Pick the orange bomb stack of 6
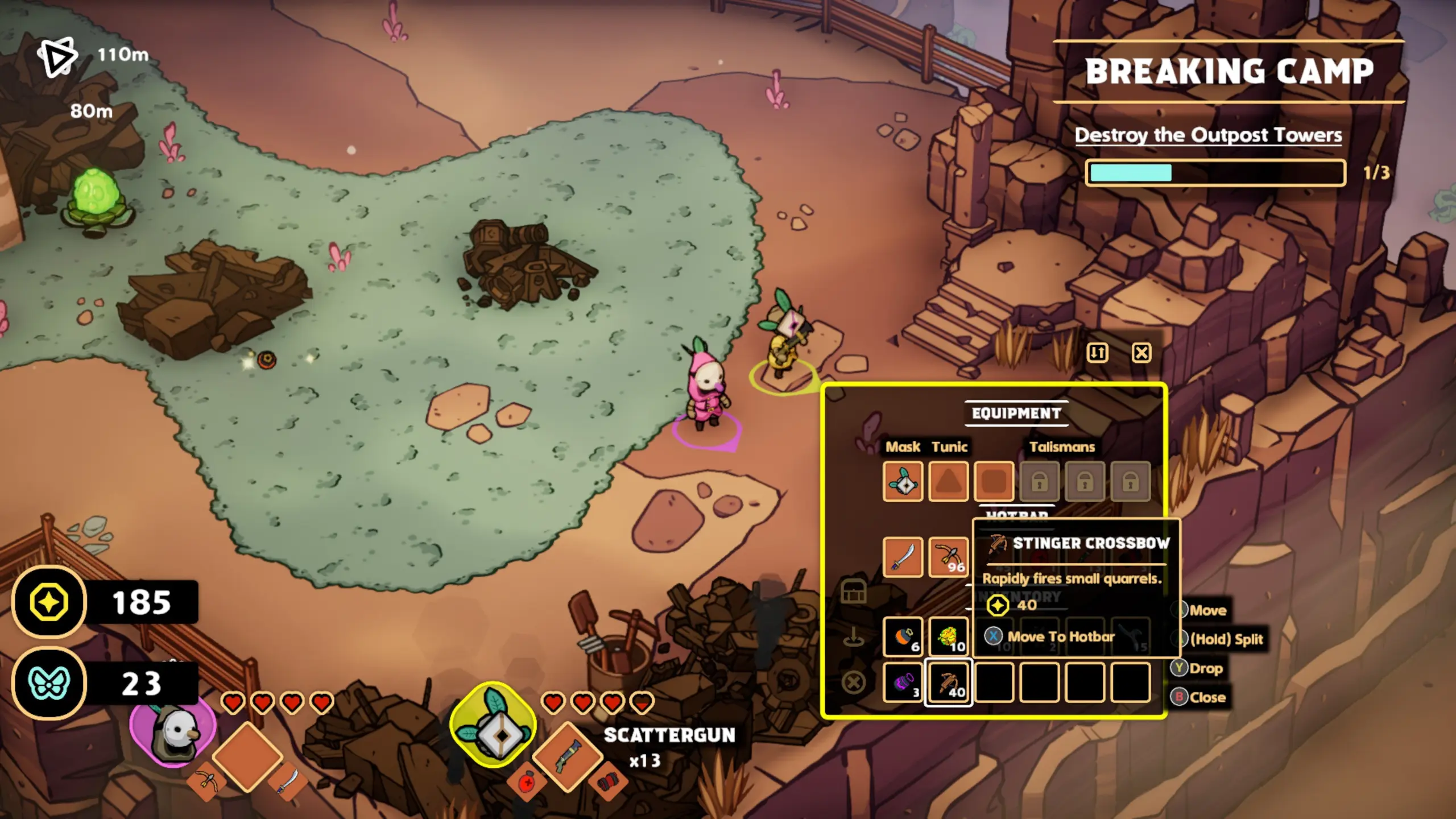 pyautogui.click(x=903, y=637)
